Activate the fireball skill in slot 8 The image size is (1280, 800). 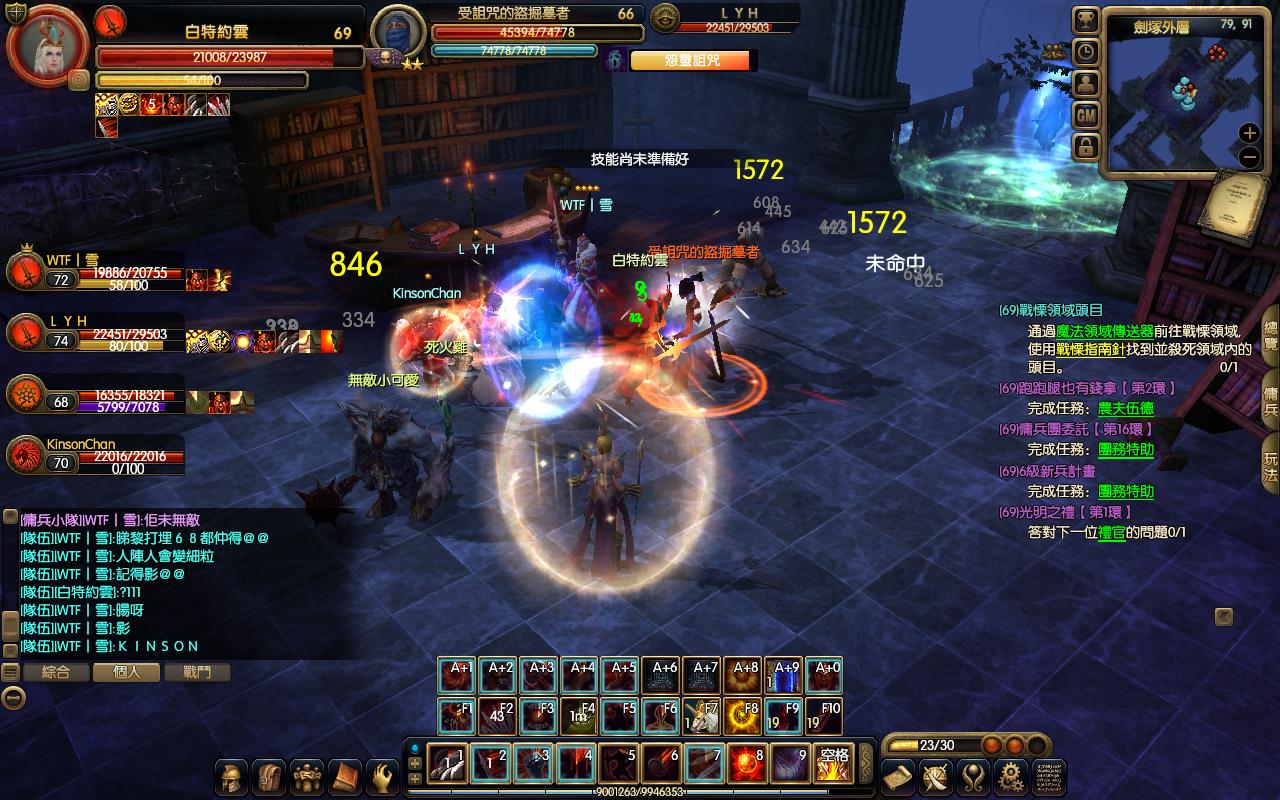[x=746, y=764]
